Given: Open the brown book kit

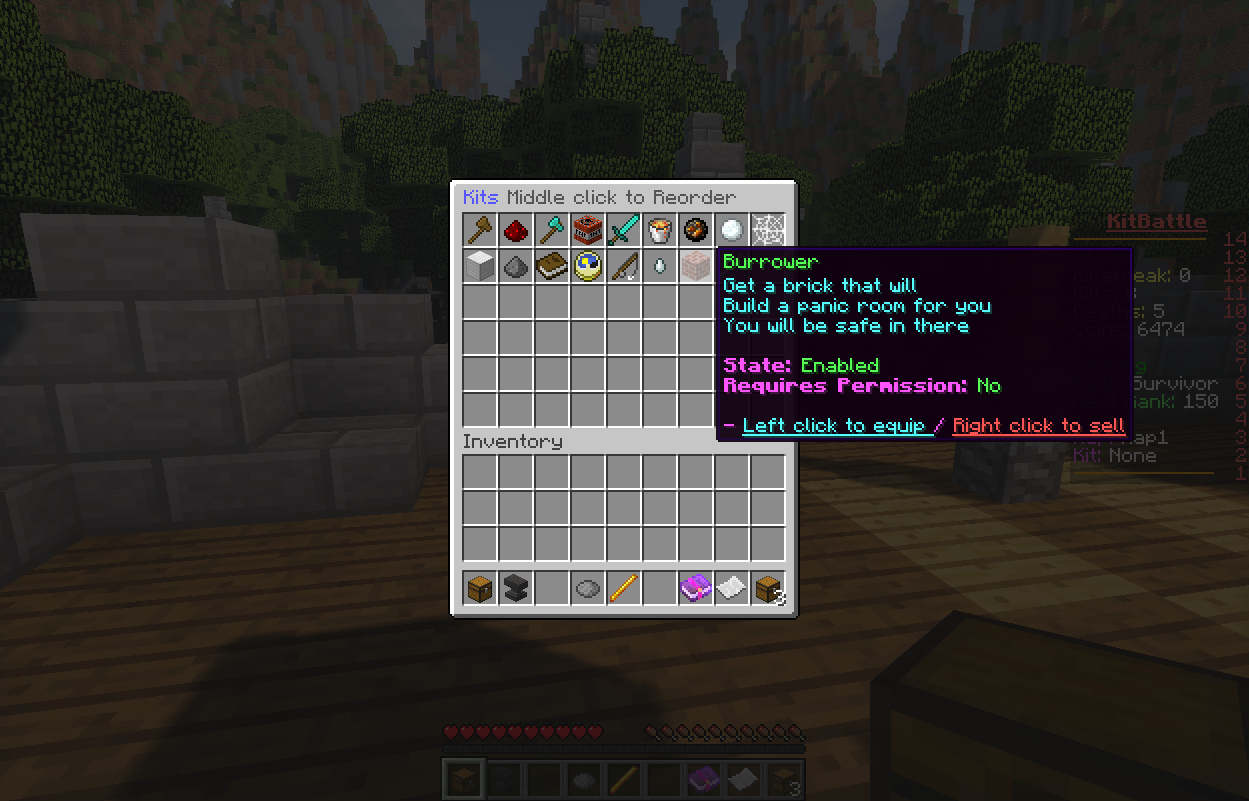Looking at the screenshot, I should 552,266.
